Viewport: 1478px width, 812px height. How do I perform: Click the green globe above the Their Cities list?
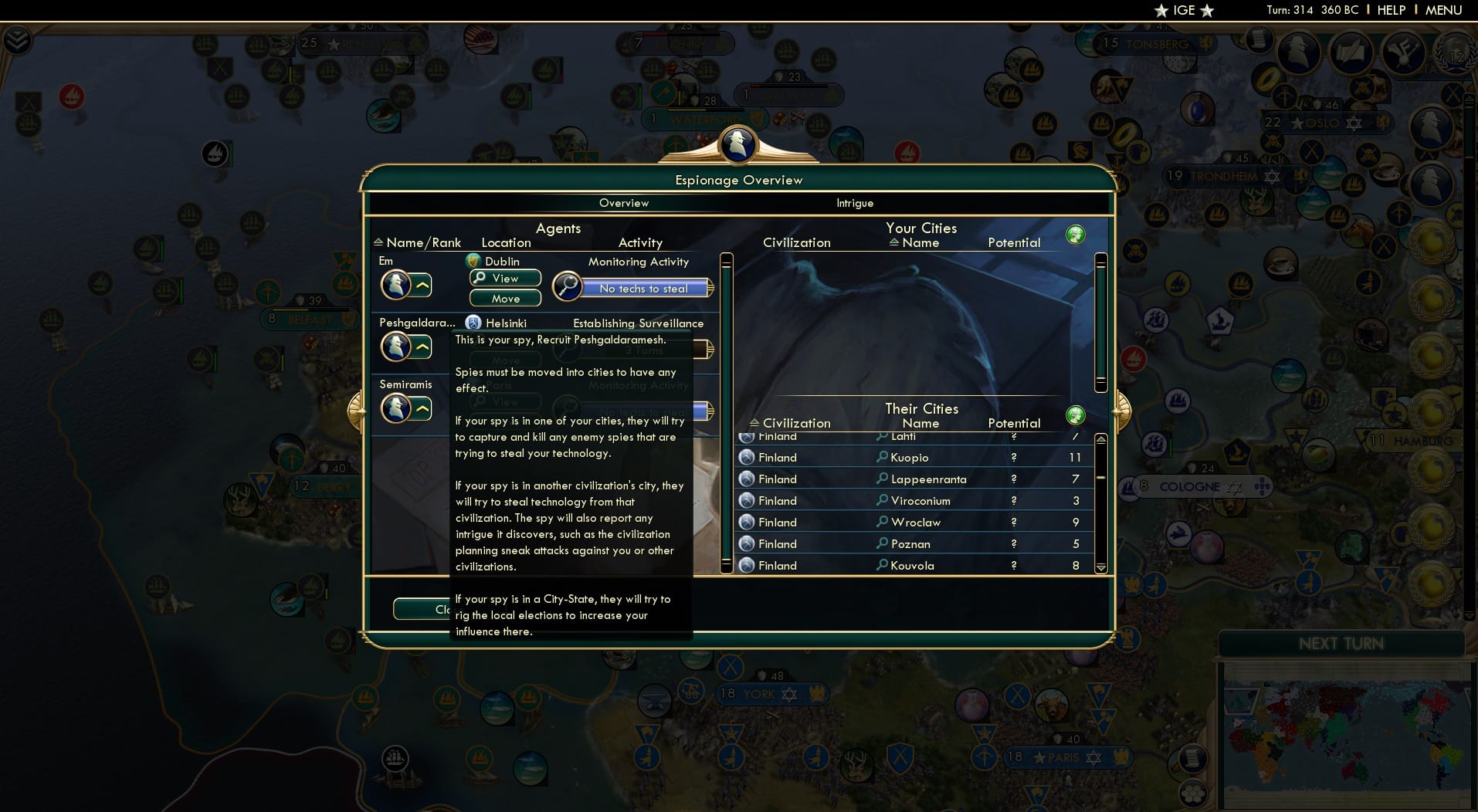[1076, 415]
